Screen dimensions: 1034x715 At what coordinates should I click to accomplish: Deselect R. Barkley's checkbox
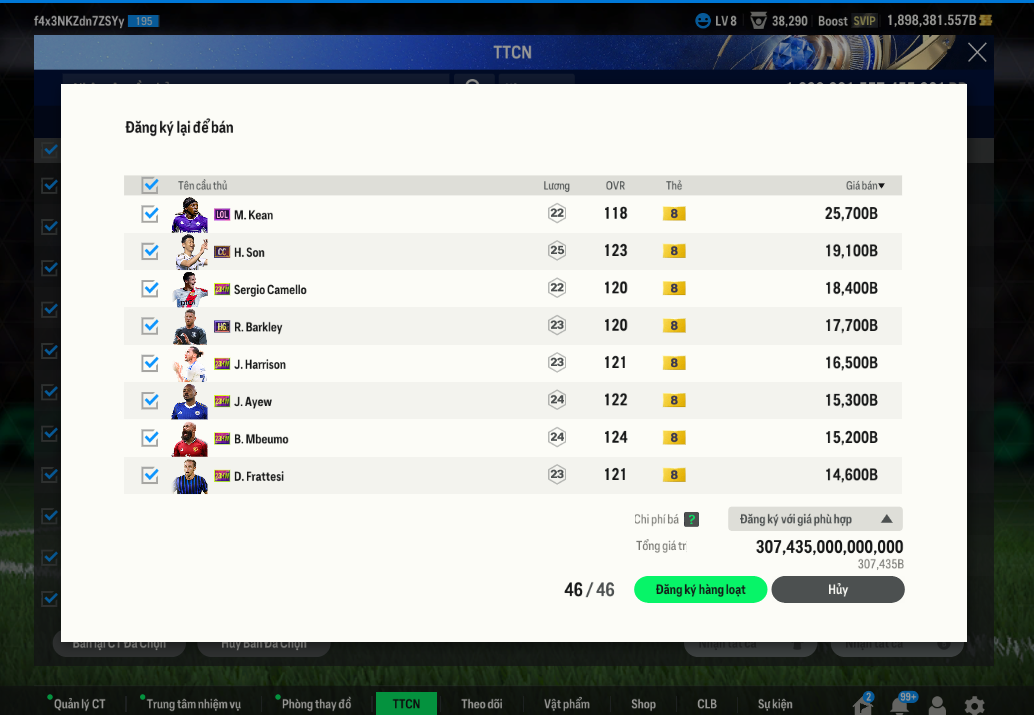[x=150, y=326]
